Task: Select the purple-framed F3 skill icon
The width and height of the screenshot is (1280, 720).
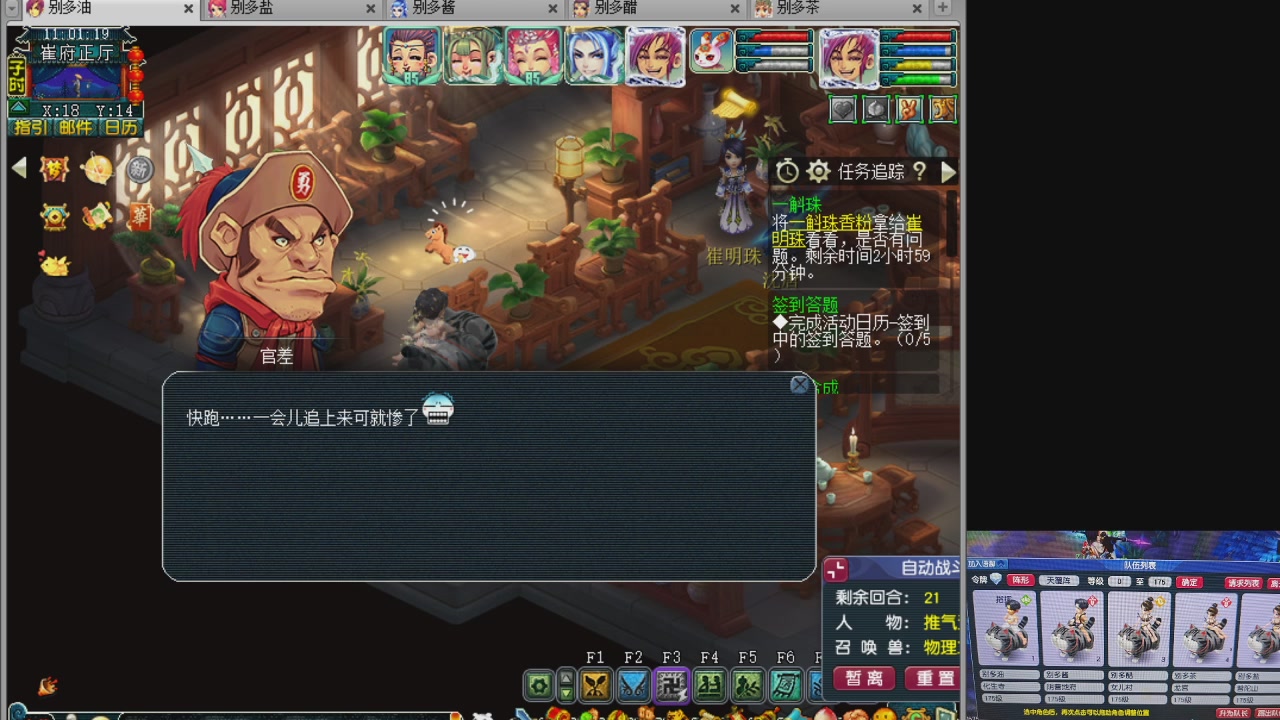Action: (672, 684)
